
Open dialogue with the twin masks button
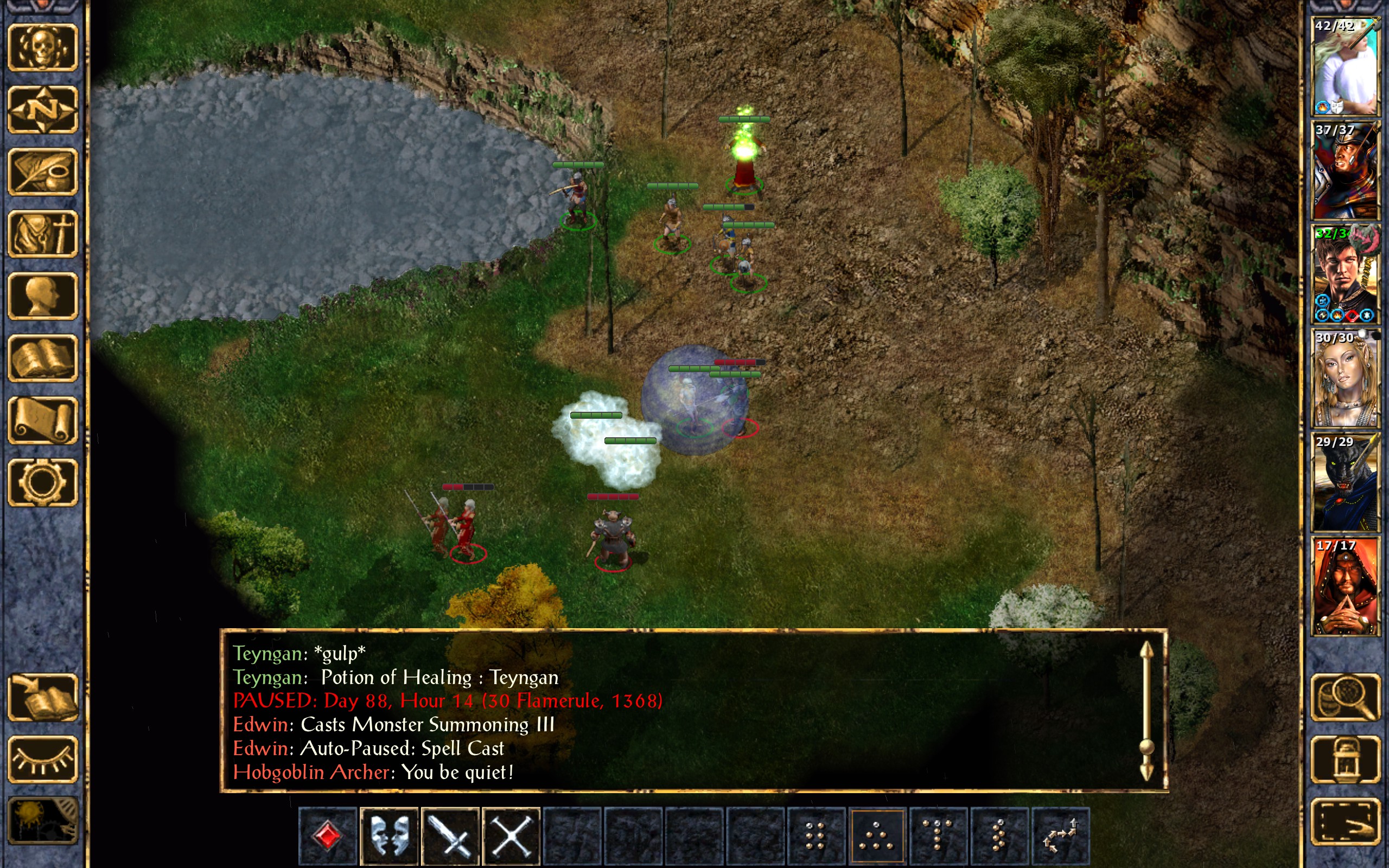tap(389, 836)
